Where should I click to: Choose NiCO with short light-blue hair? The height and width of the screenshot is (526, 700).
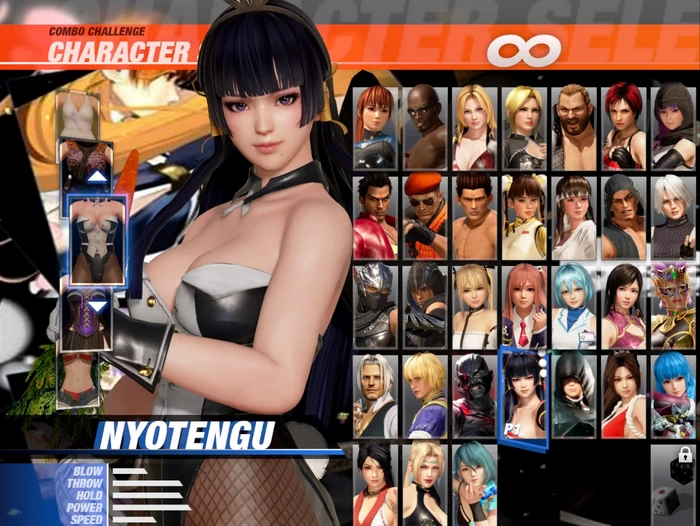pyautogui.click(x=573, y=305)
